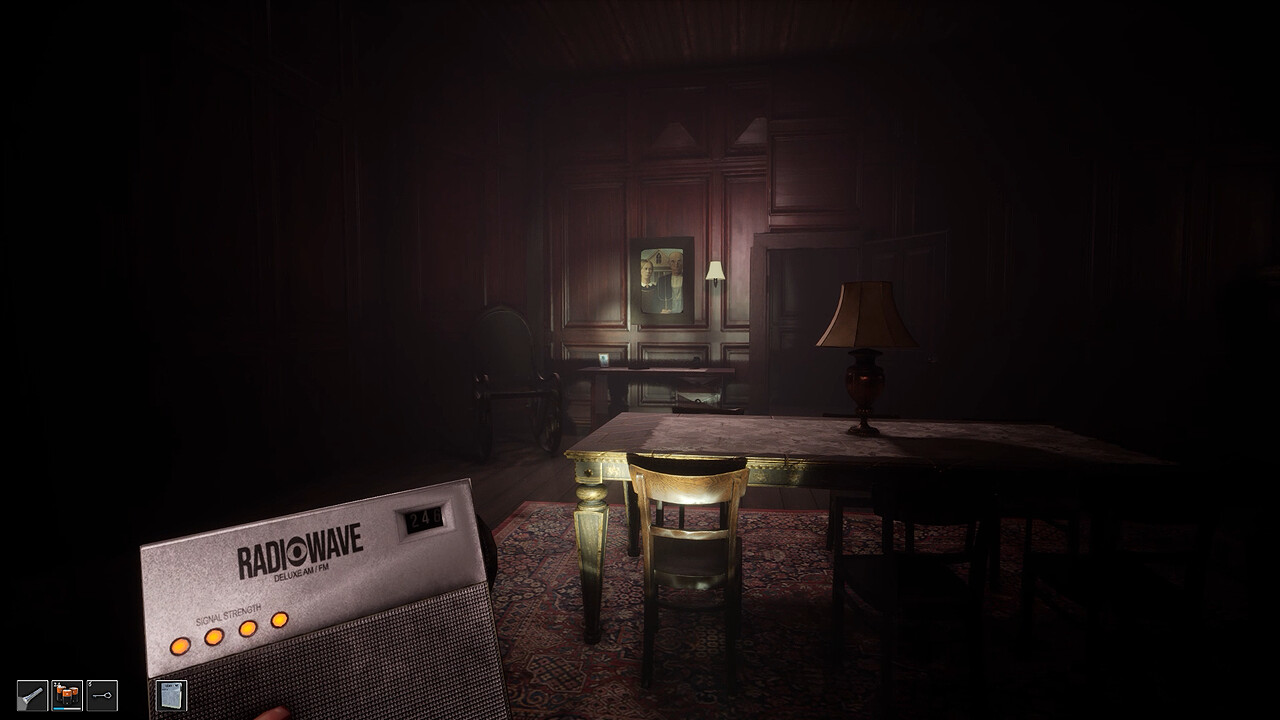The width and height of the screenshot is (1280, 720).
Task: Click the quantity number on the key slot
Action: [90, 683]
